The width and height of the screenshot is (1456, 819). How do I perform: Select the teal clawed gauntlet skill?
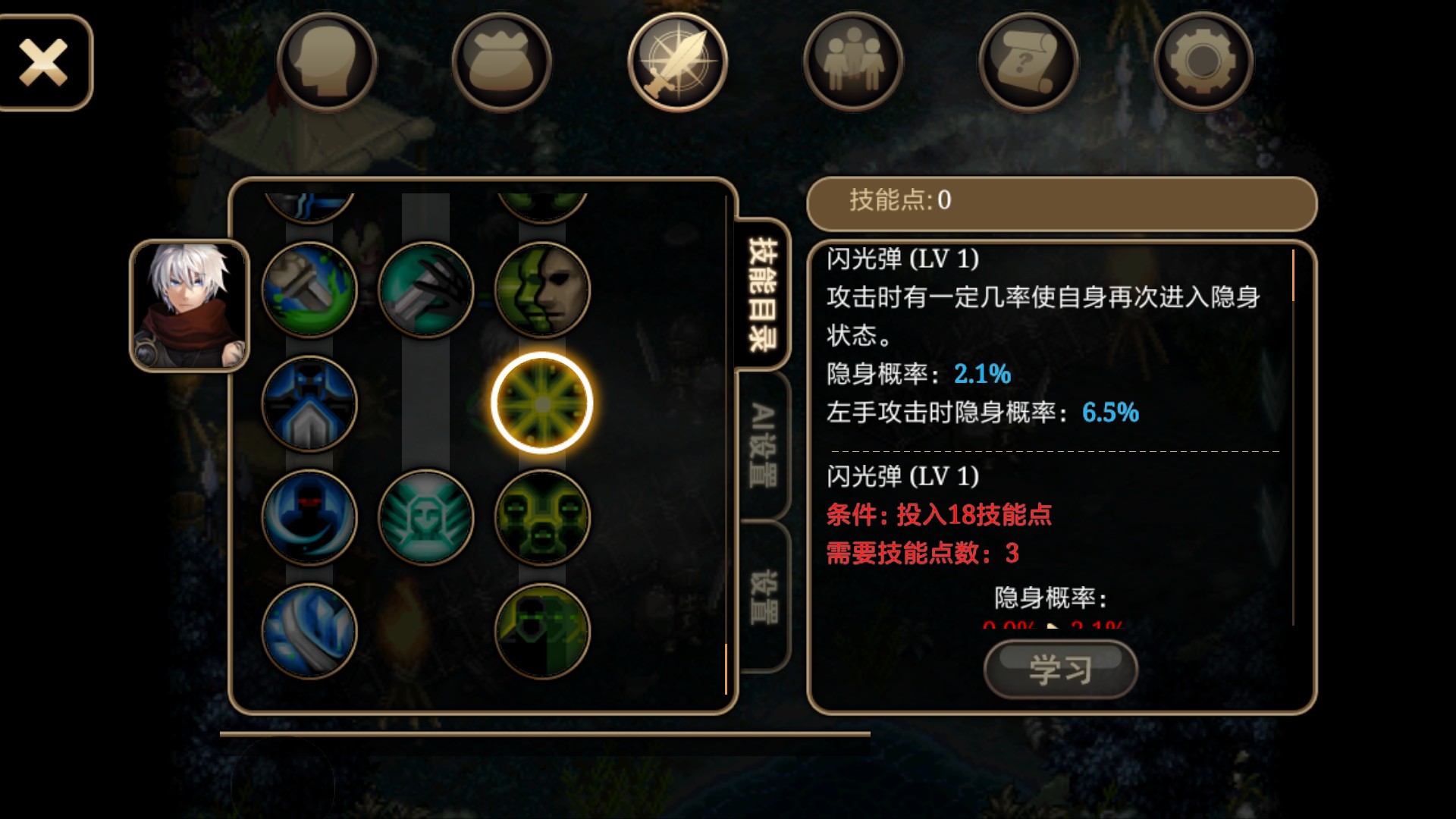(425, 290)
